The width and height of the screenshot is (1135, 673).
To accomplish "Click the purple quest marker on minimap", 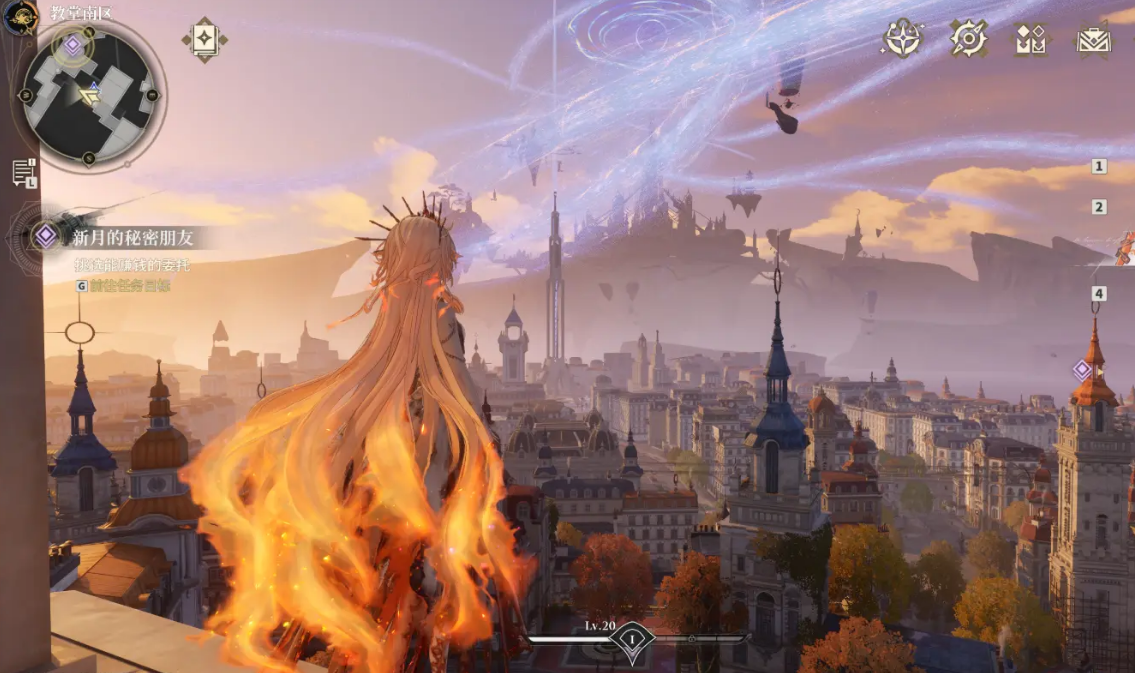I will [x=73, y=44].
